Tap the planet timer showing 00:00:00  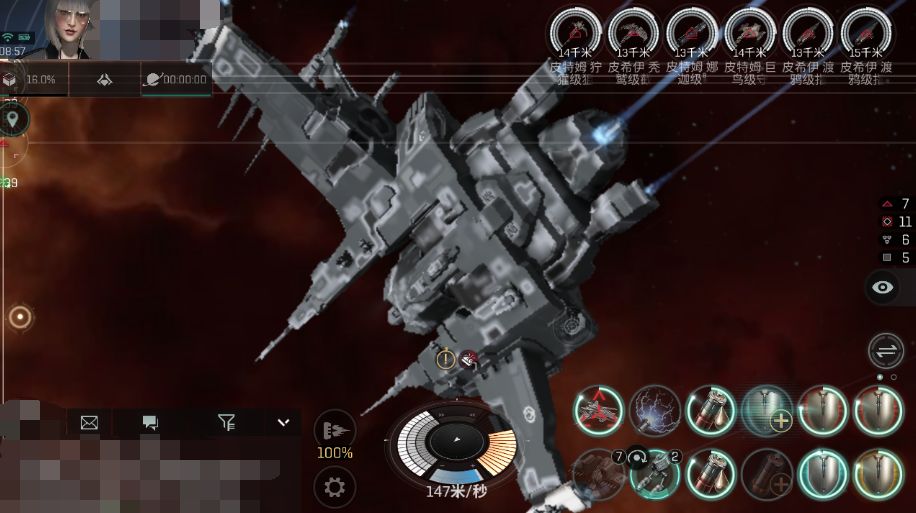(175, 79)
